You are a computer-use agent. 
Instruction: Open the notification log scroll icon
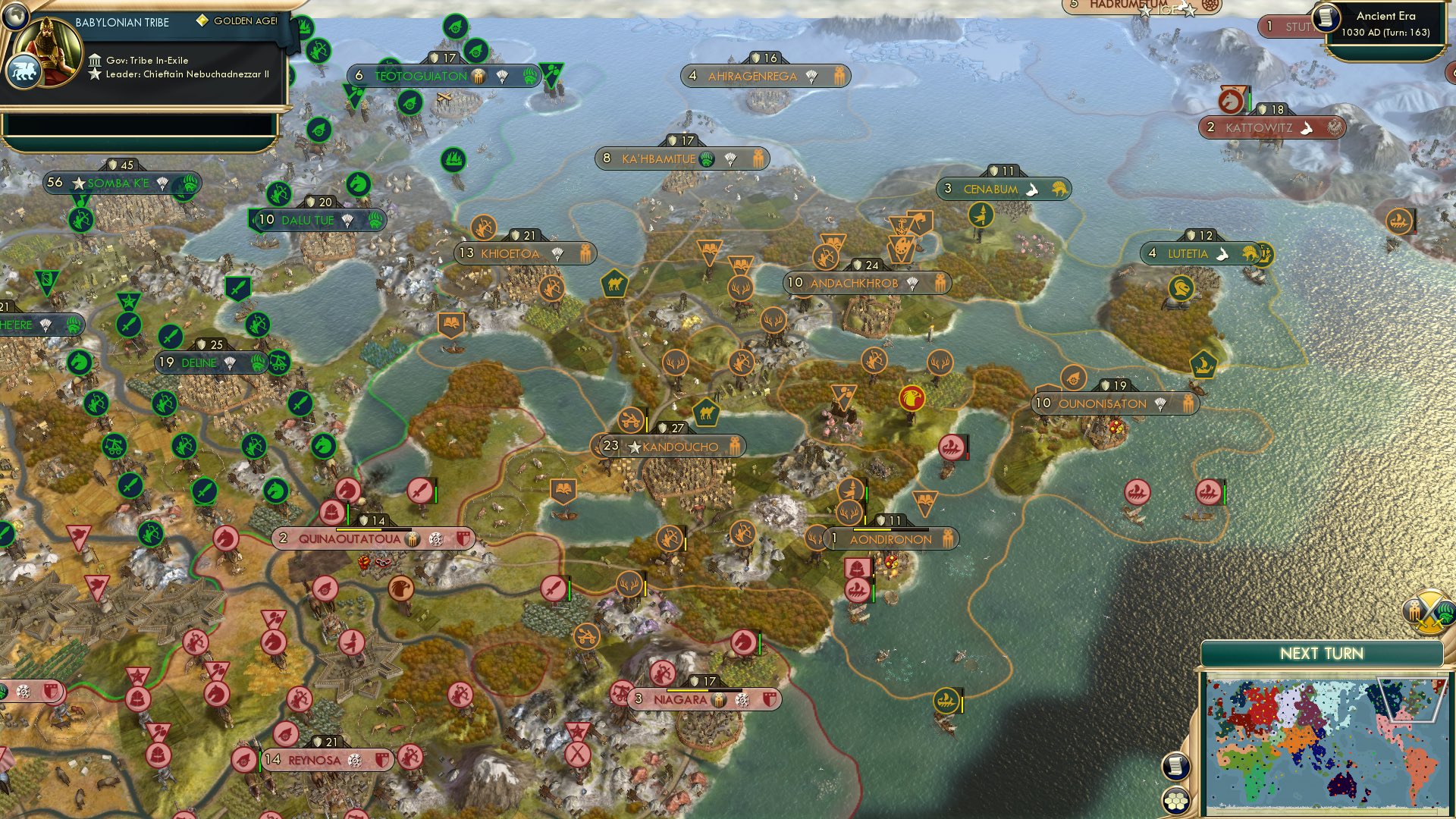(x=1176, y=766)
